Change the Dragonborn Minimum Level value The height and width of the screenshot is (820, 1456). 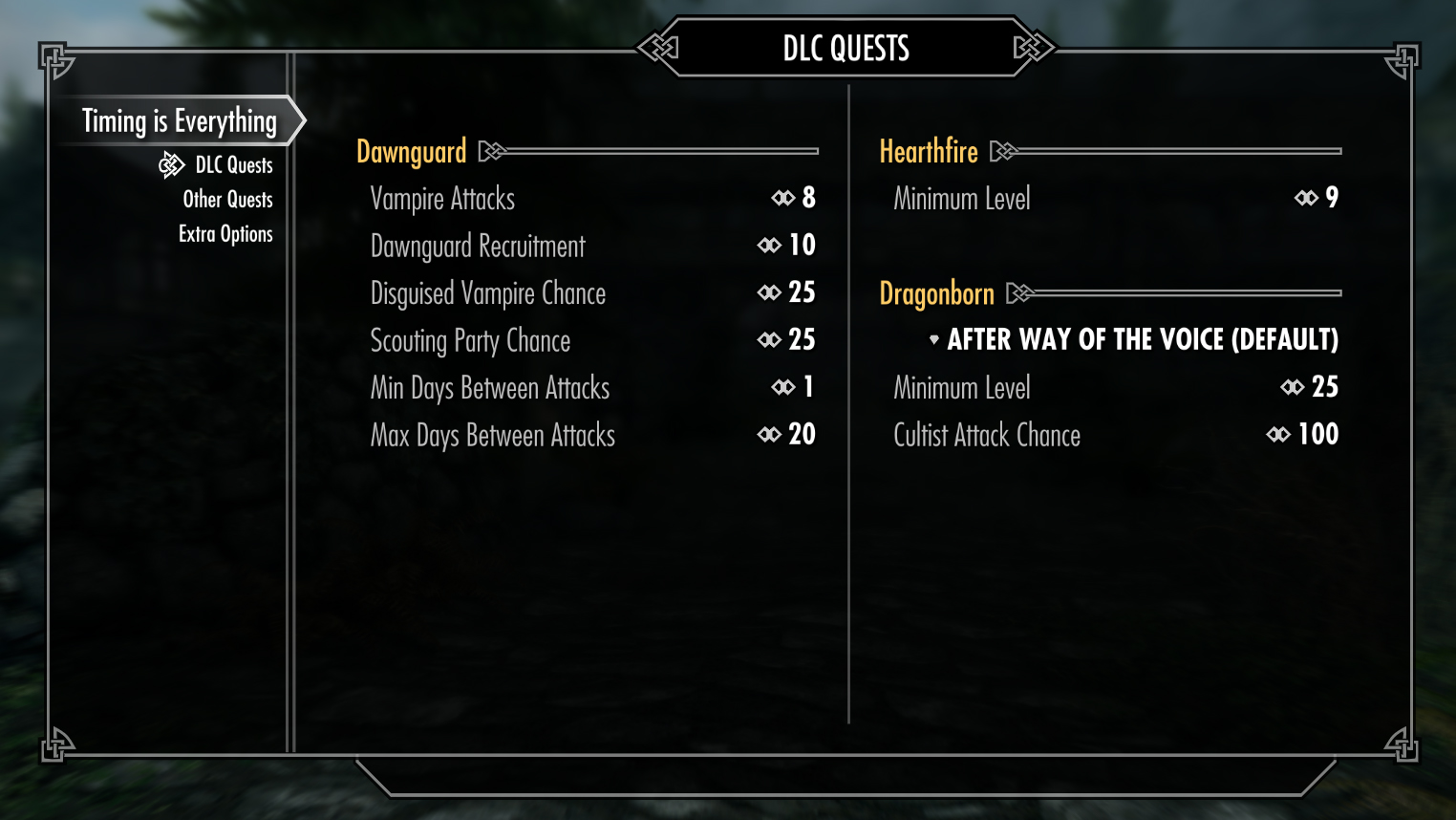click(1115, 388)
